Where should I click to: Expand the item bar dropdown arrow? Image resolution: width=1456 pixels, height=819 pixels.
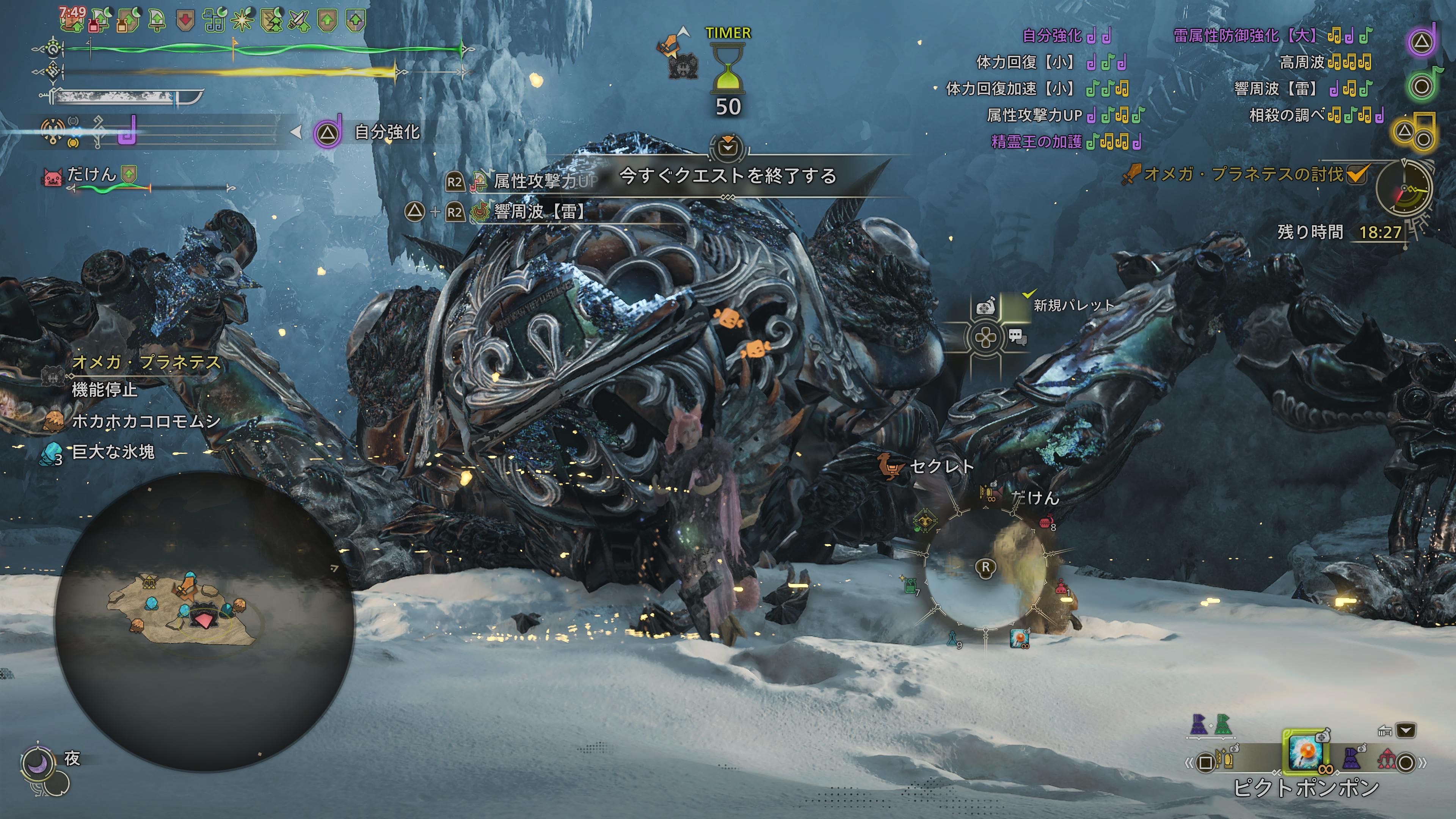1406,731
